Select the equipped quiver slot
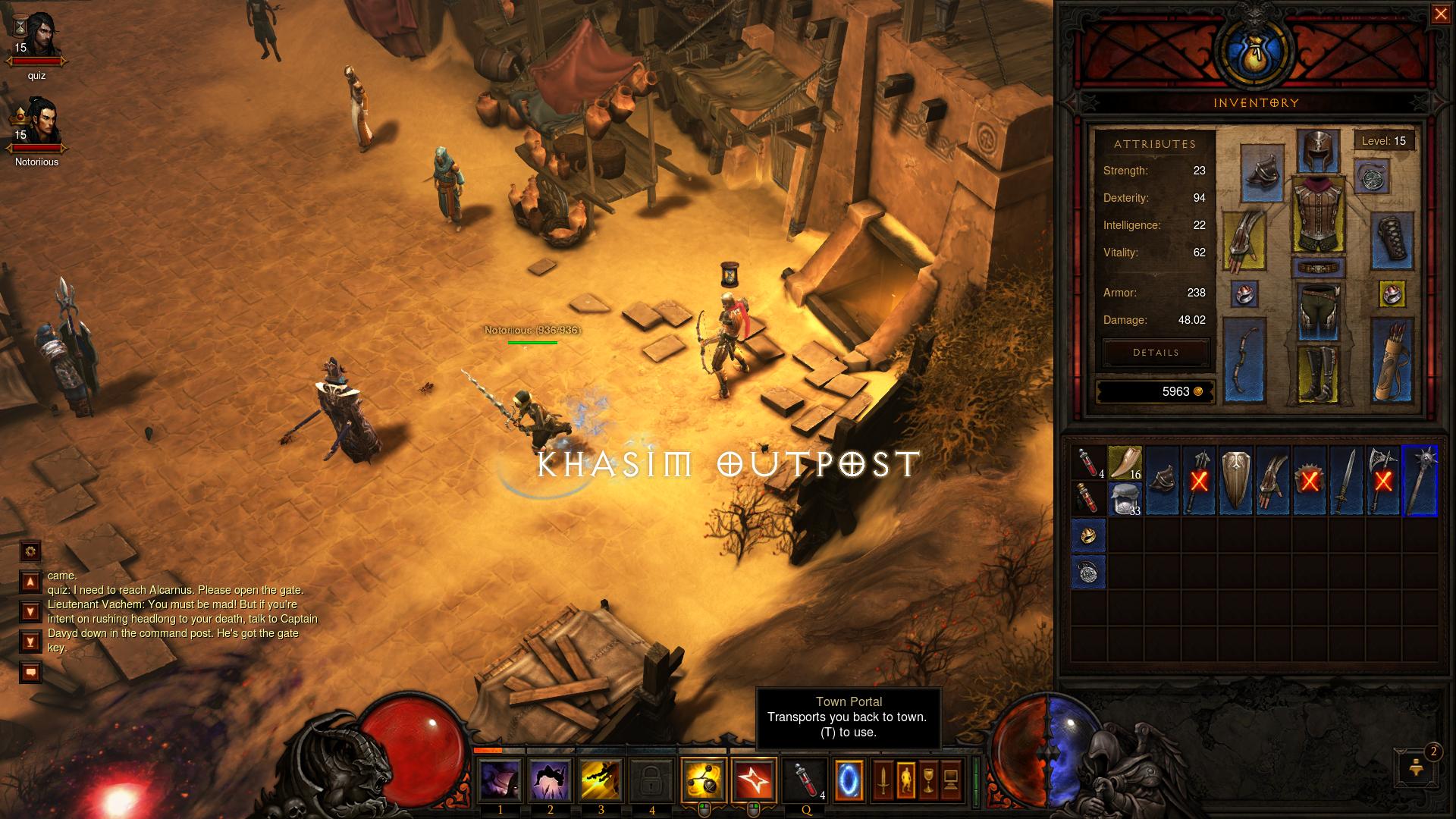The width and height of the screenshot is (1456, 819). (1392, 361)
